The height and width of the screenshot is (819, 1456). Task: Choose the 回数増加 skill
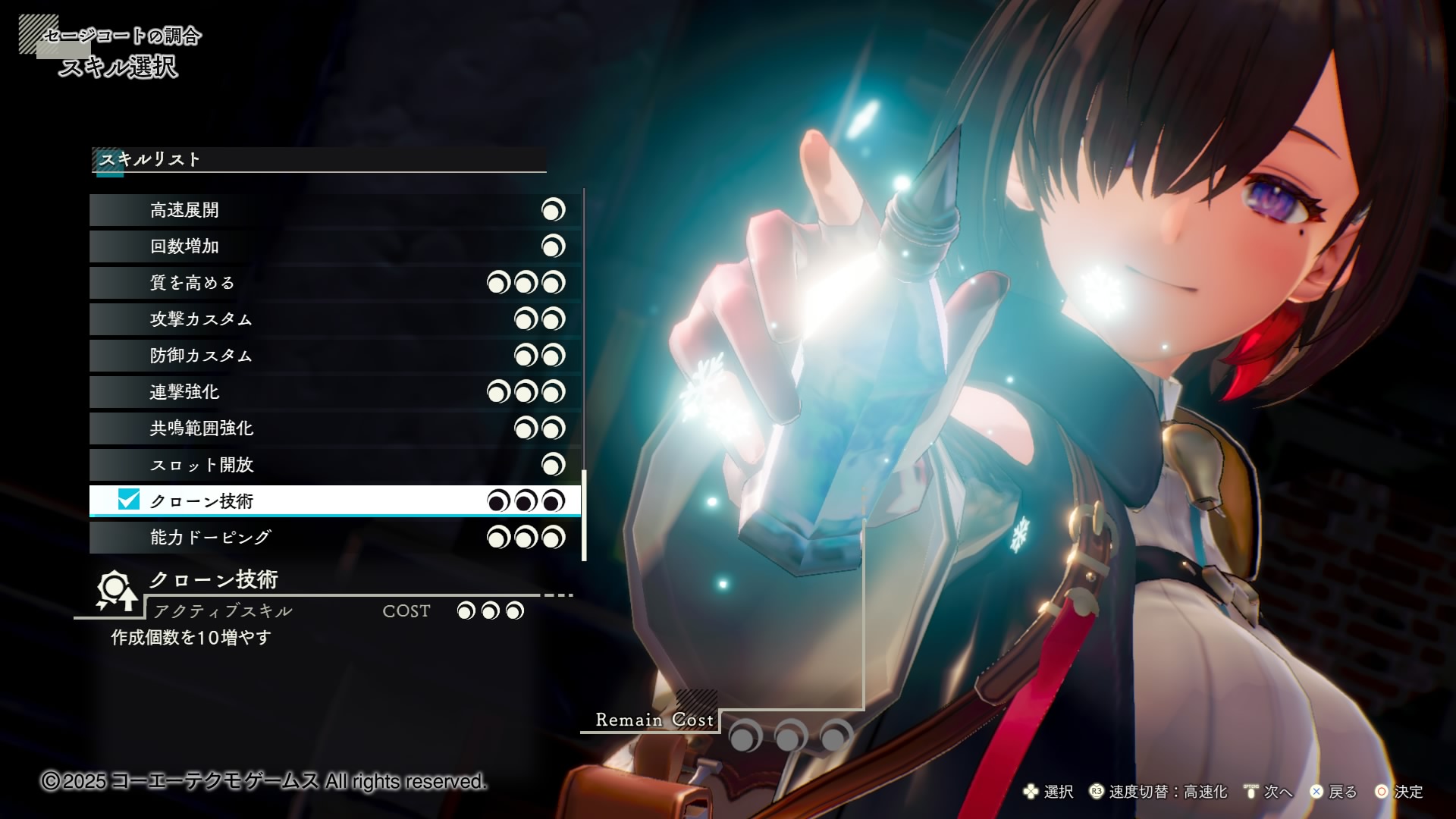(x=334, y=246)
